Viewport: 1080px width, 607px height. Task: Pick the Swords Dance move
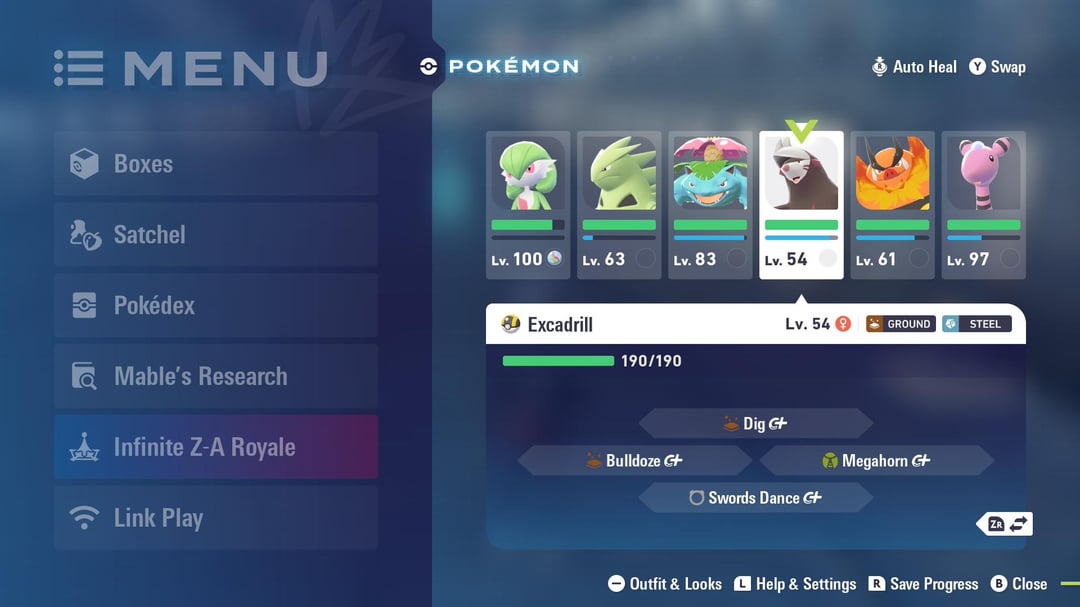[x=756, y=498]
